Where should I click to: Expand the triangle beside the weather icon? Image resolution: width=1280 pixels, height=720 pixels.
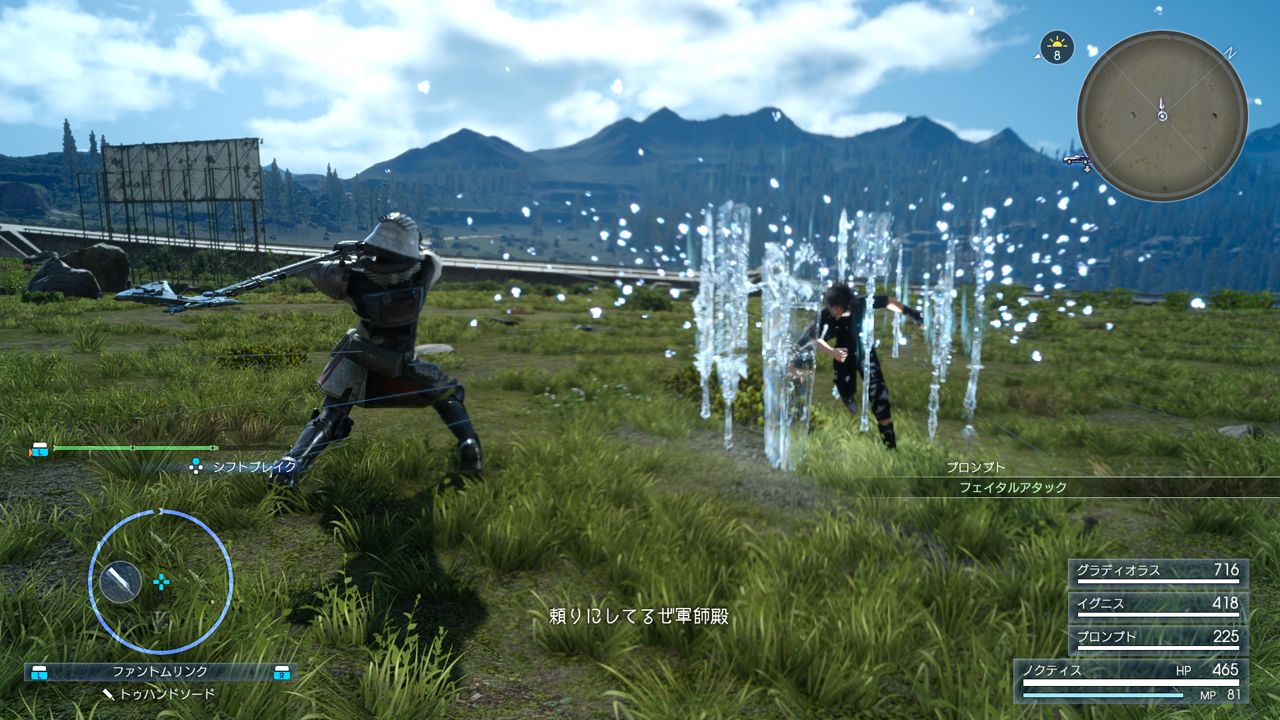coord(1037,56)
